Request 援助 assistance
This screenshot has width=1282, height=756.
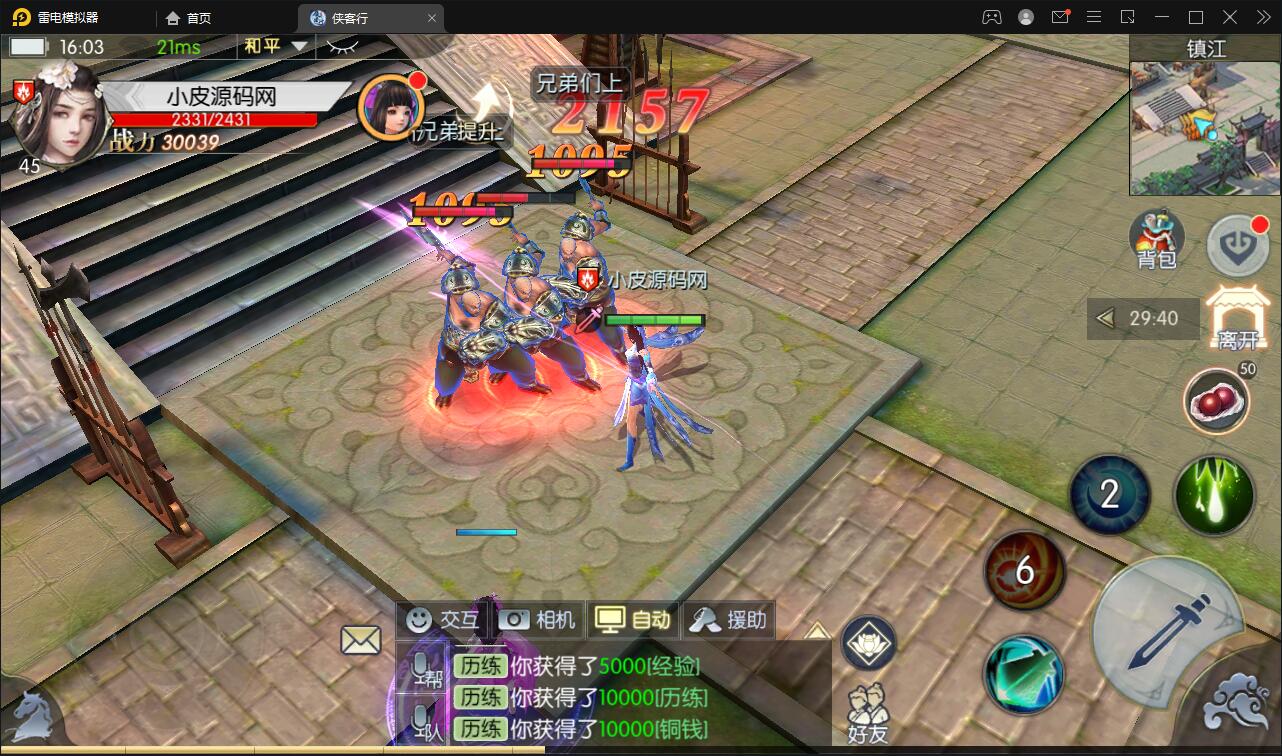pyautogui.click(x=728, y=620)
